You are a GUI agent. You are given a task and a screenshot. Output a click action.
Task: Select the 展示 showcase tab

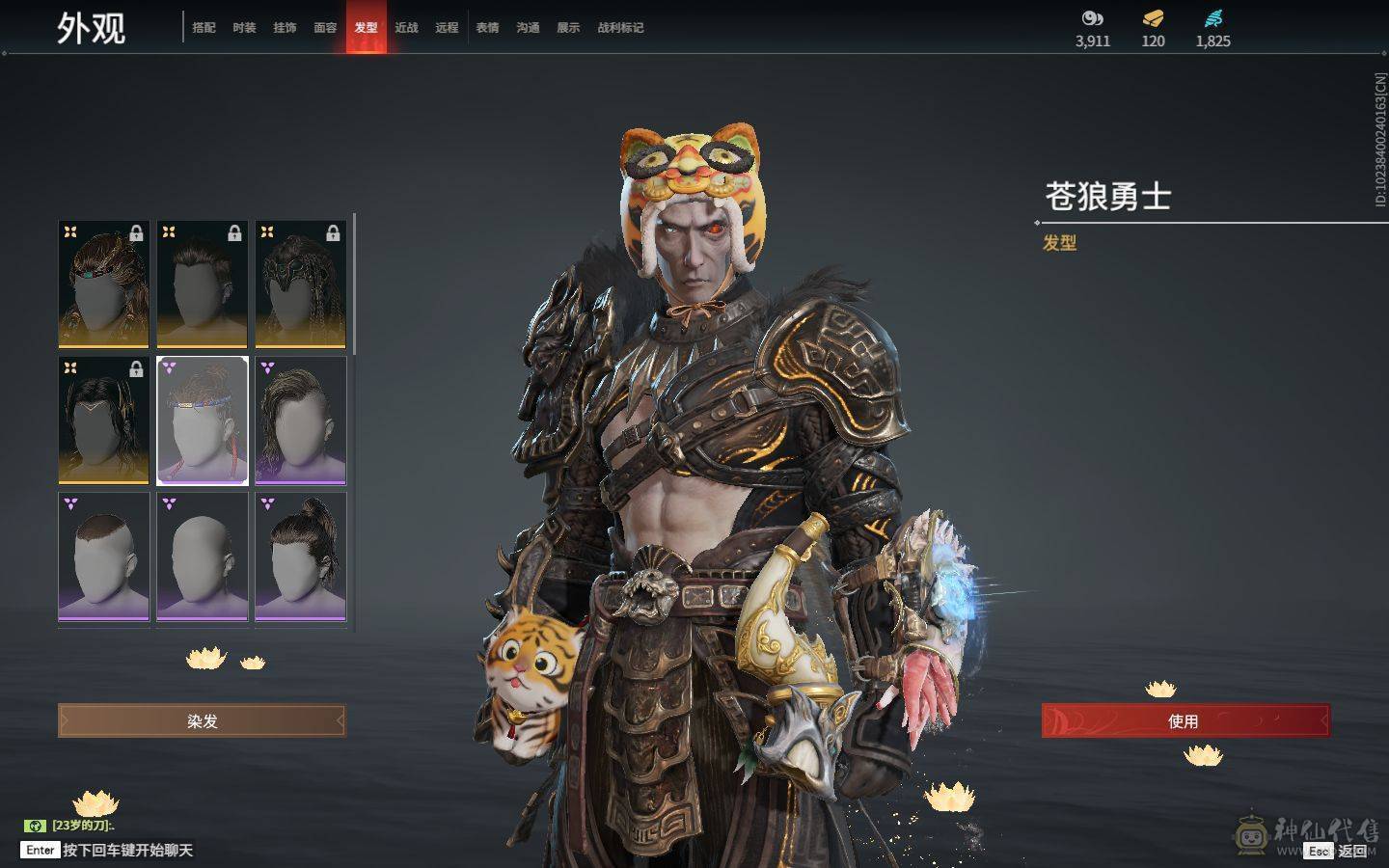click(568, 28)
